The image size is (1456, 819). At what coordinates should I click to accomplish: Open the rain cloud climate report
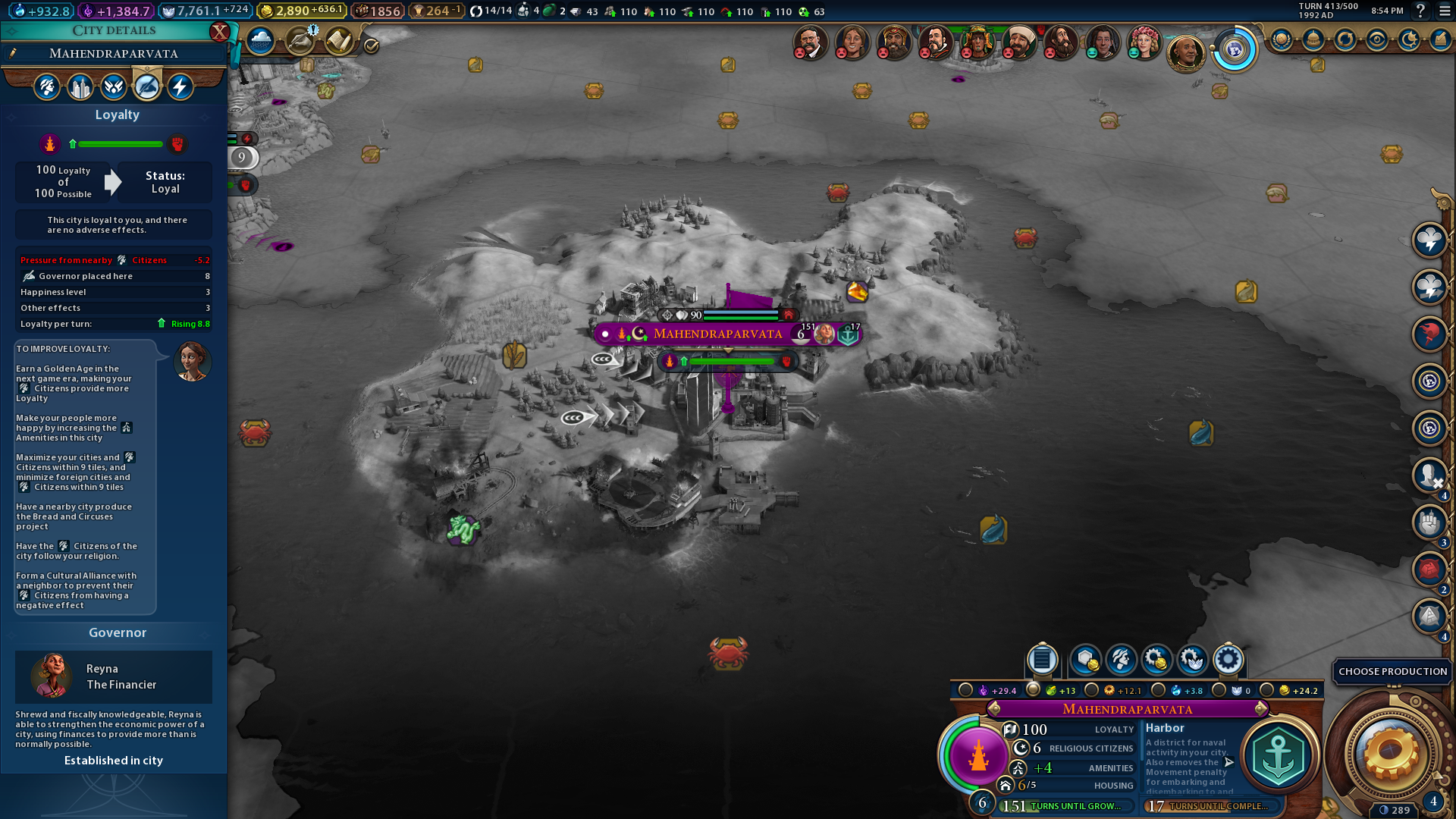260,41
